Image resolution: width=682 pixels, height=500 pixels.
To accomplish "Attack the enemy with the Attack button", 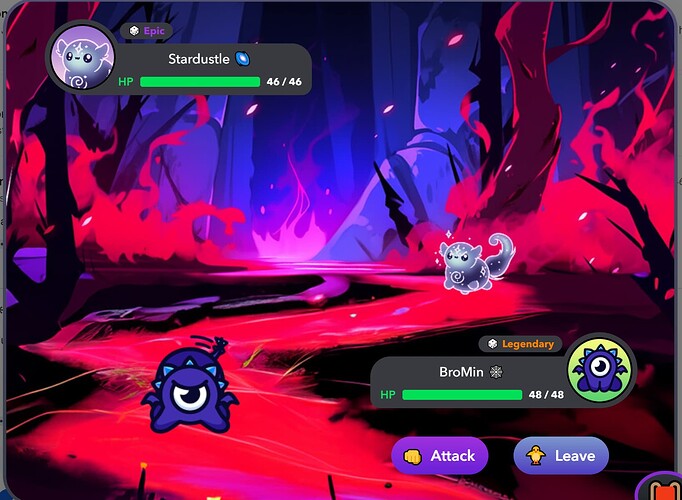I will (x=440, y=456).
